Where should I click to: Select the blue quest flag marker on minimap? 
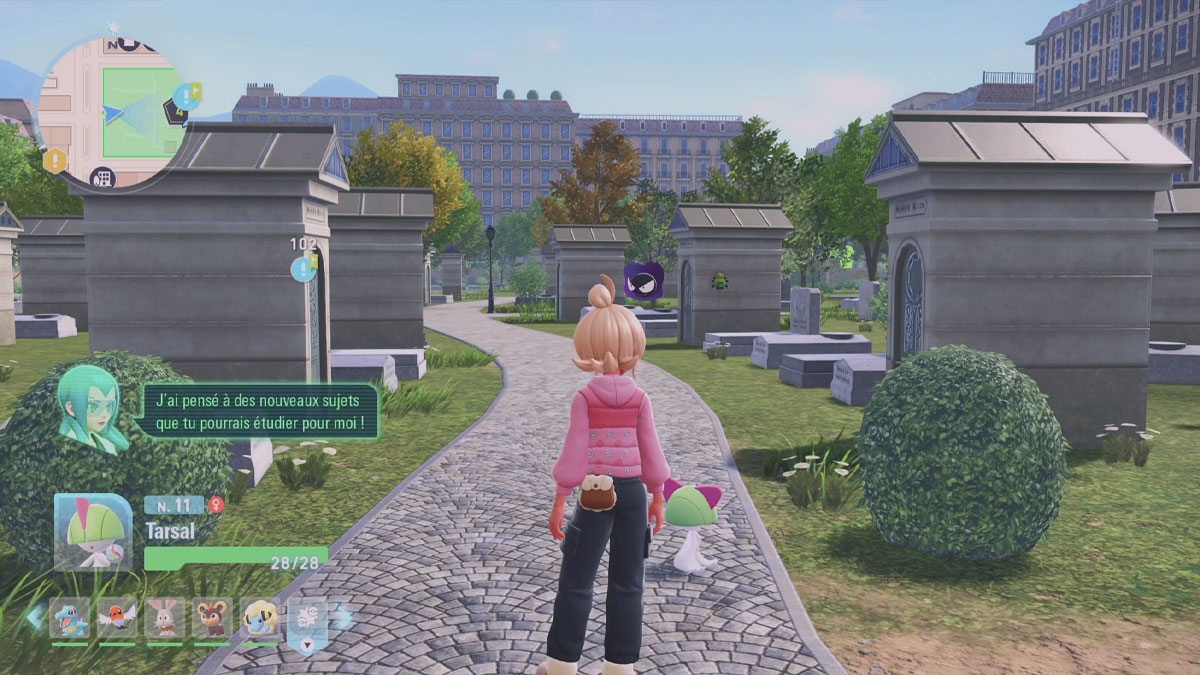click(187, 95)
